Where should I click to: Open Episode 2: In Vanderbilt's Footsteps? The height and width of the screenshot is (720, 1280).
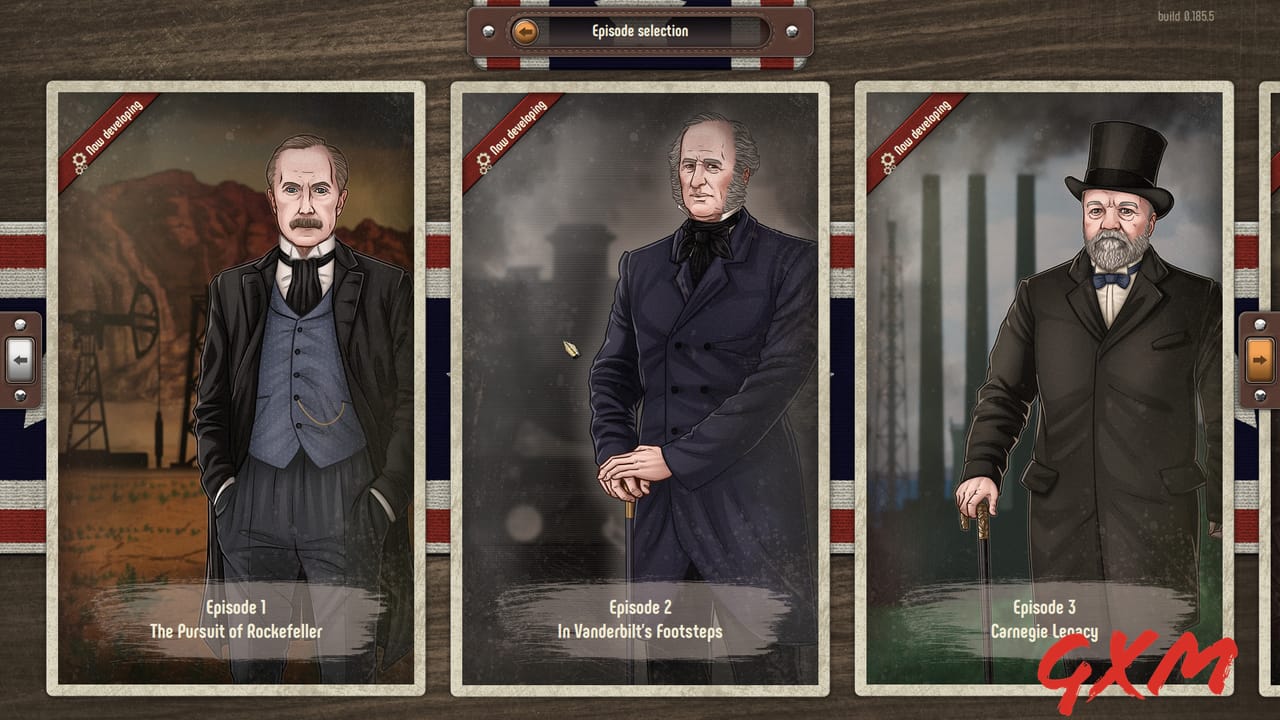click(x=640, y=618)
